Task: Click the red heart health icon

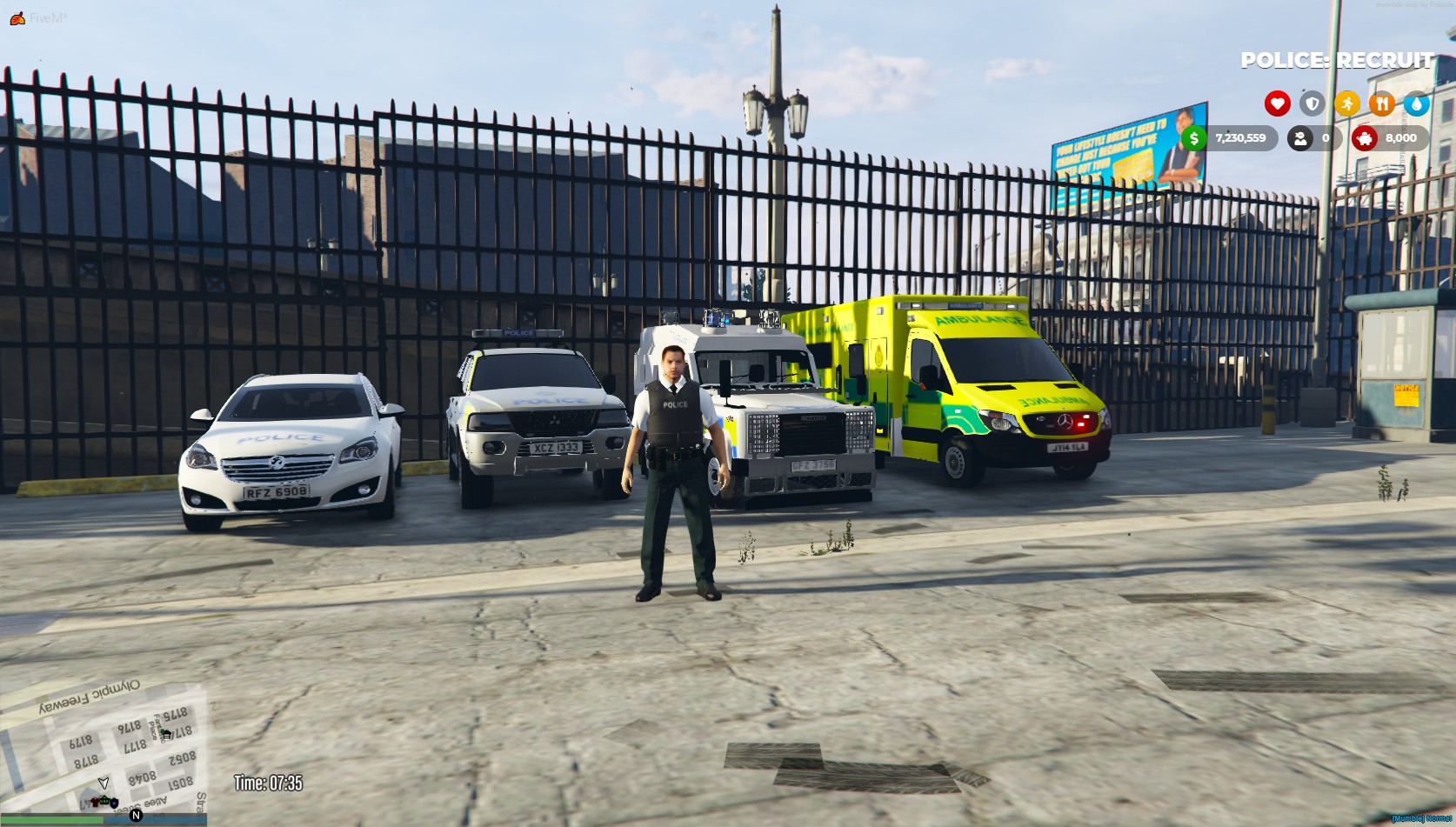Action: pyautogui.click(x=1277, y=104)
